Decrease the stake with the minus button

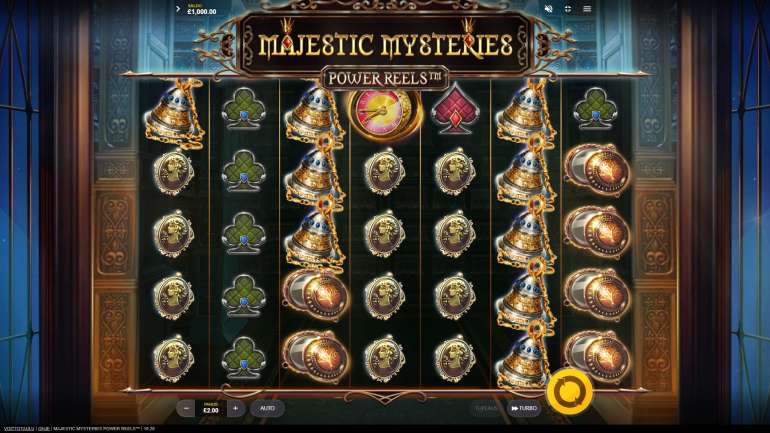pyautogui.click(x=186, y=408)
